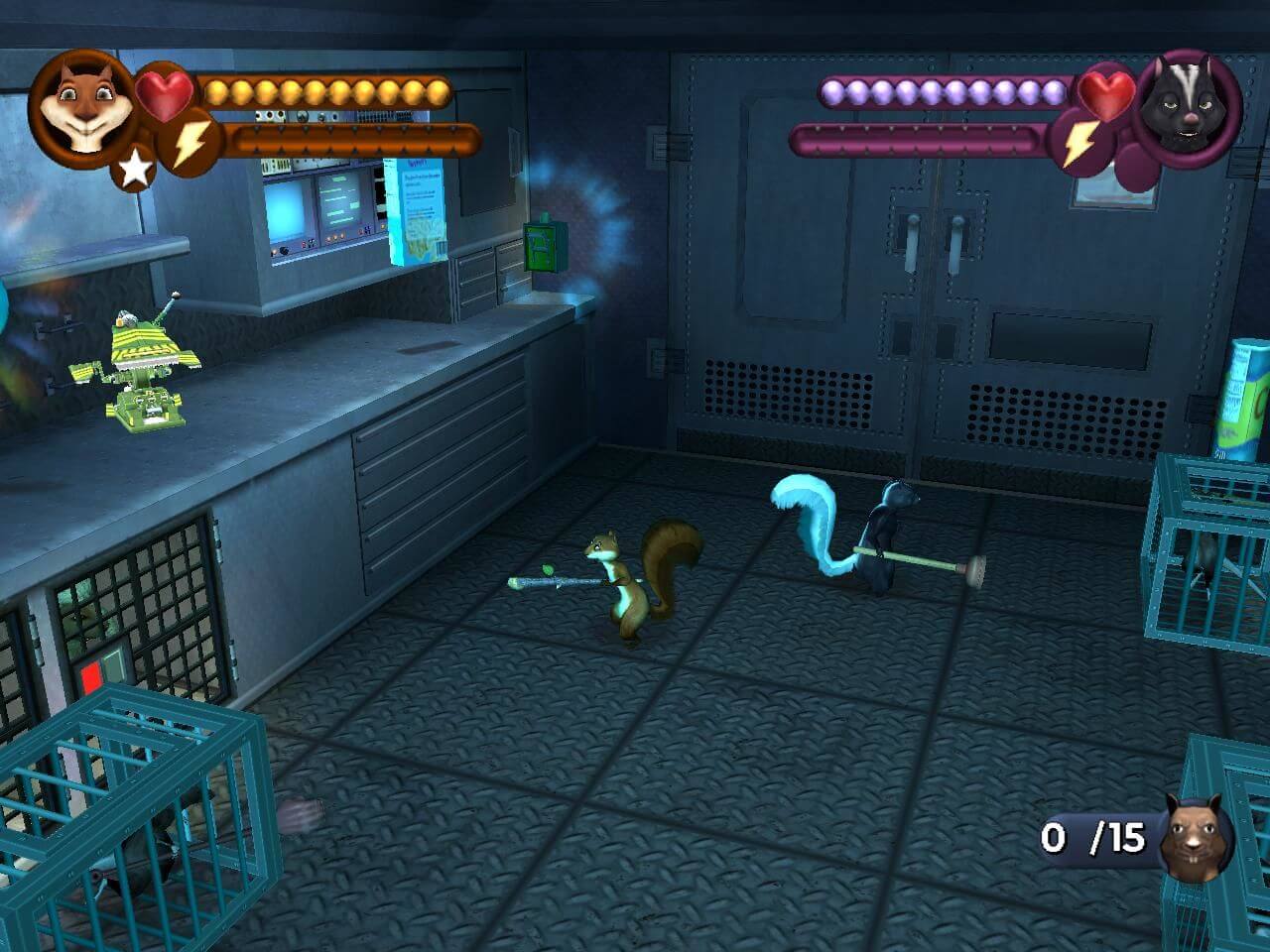Click the white star badge below squirrel portrait

tap(135, 170)
